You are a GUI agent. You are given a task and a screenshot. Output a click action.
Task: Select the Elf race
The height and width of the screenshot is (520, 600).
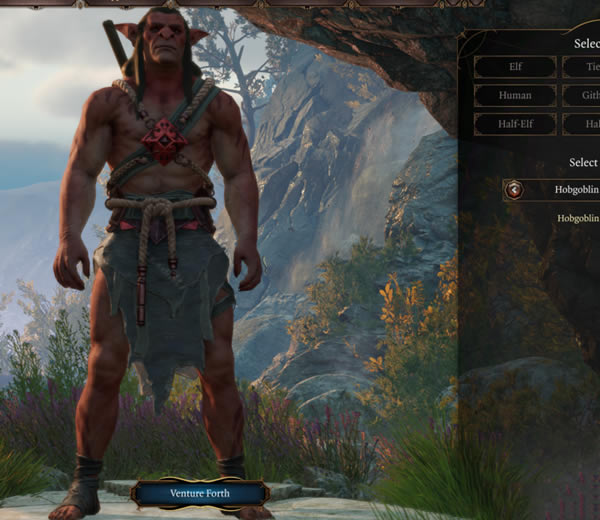pos(515,67)
